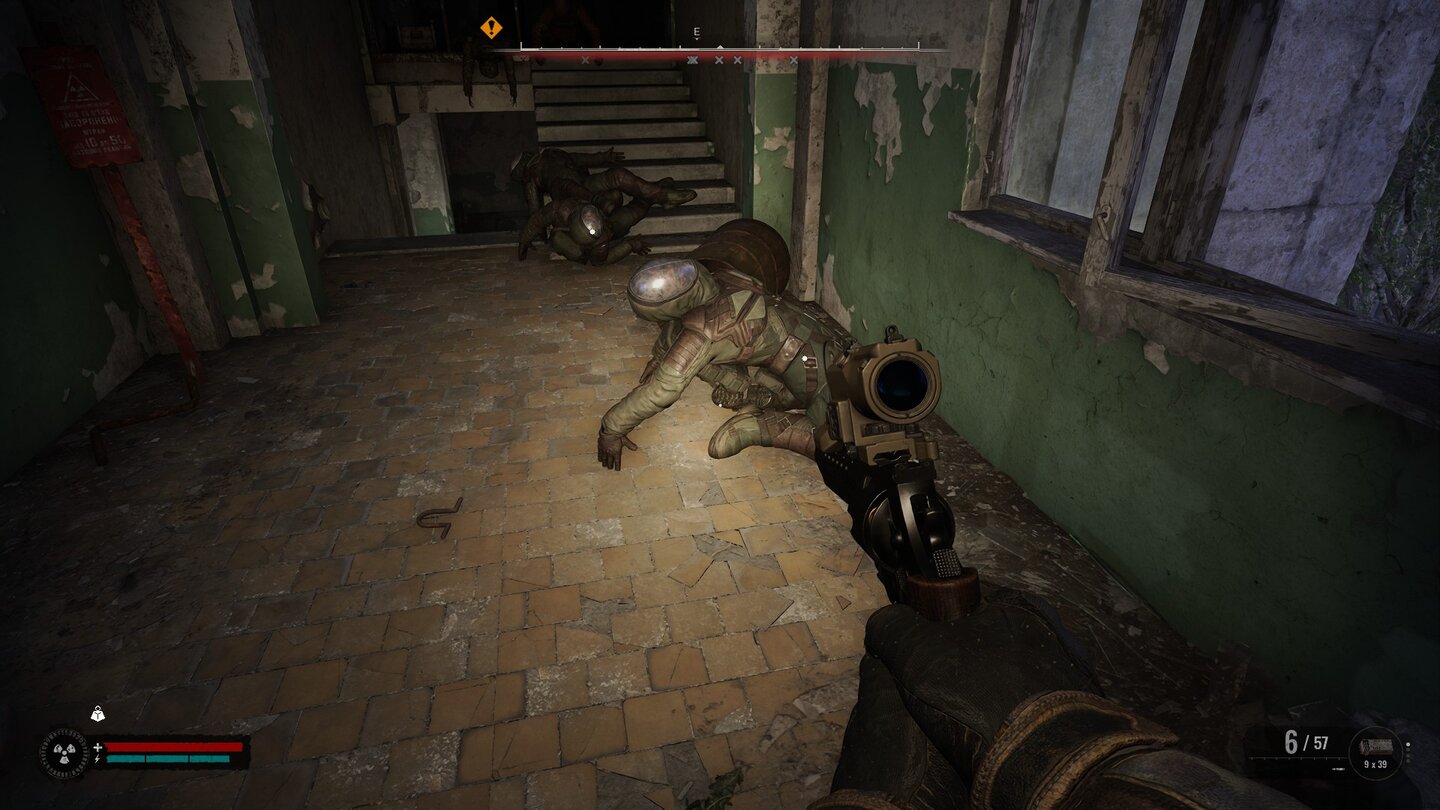Click the weapon scope on the rifle
The image size is (1440, 810).
coord(905,385)
